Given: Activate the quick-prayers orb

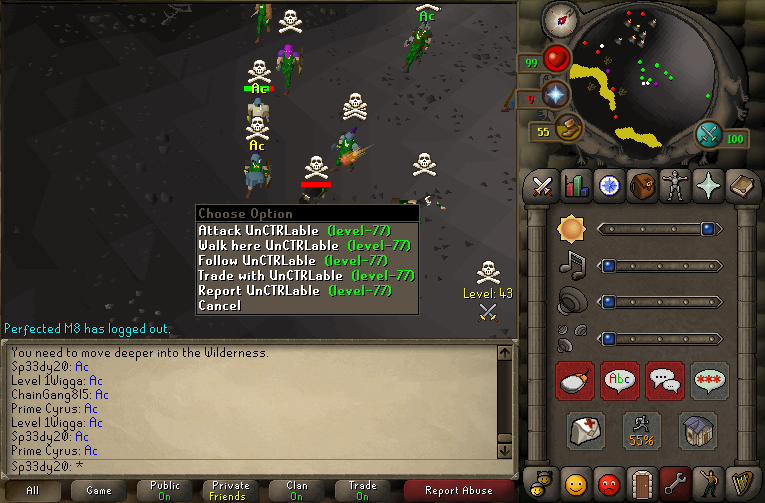Looking at the screenshot, I should click(x=557, y=95).
